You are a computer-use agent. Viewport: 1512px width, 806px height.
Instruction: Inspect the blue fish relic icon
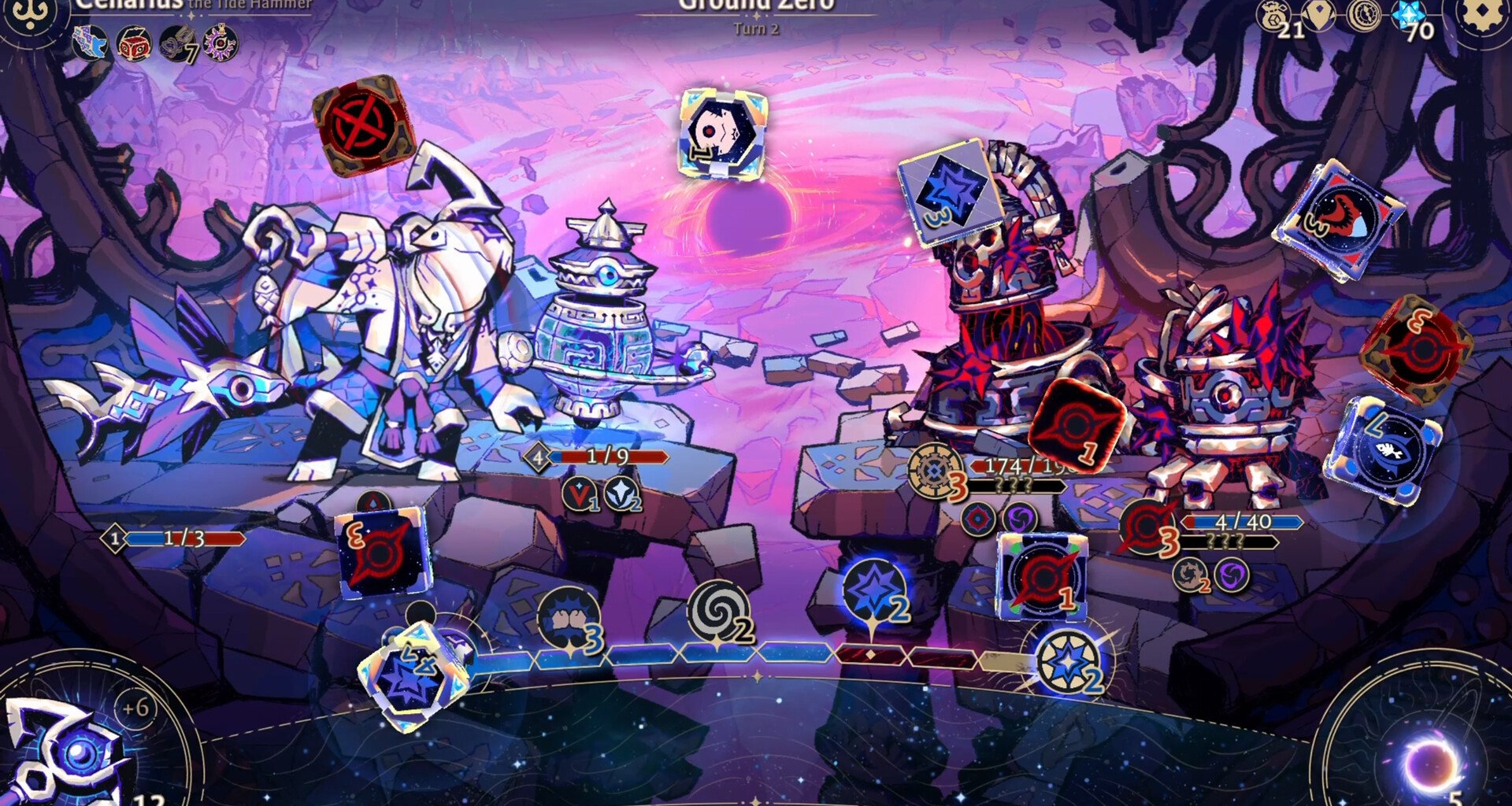click(91, 42)
